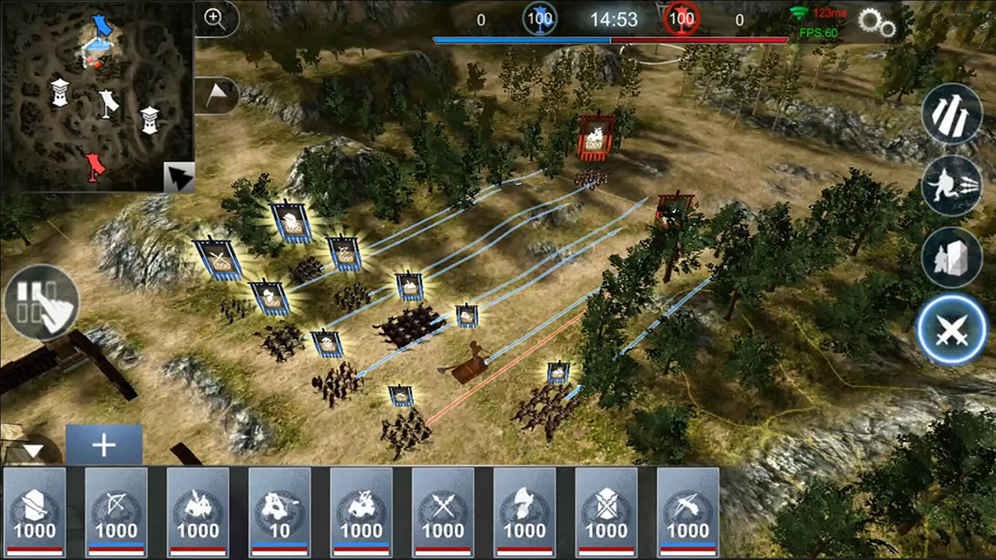Activate the charging soldier command
996x560 pixels.
950,185
